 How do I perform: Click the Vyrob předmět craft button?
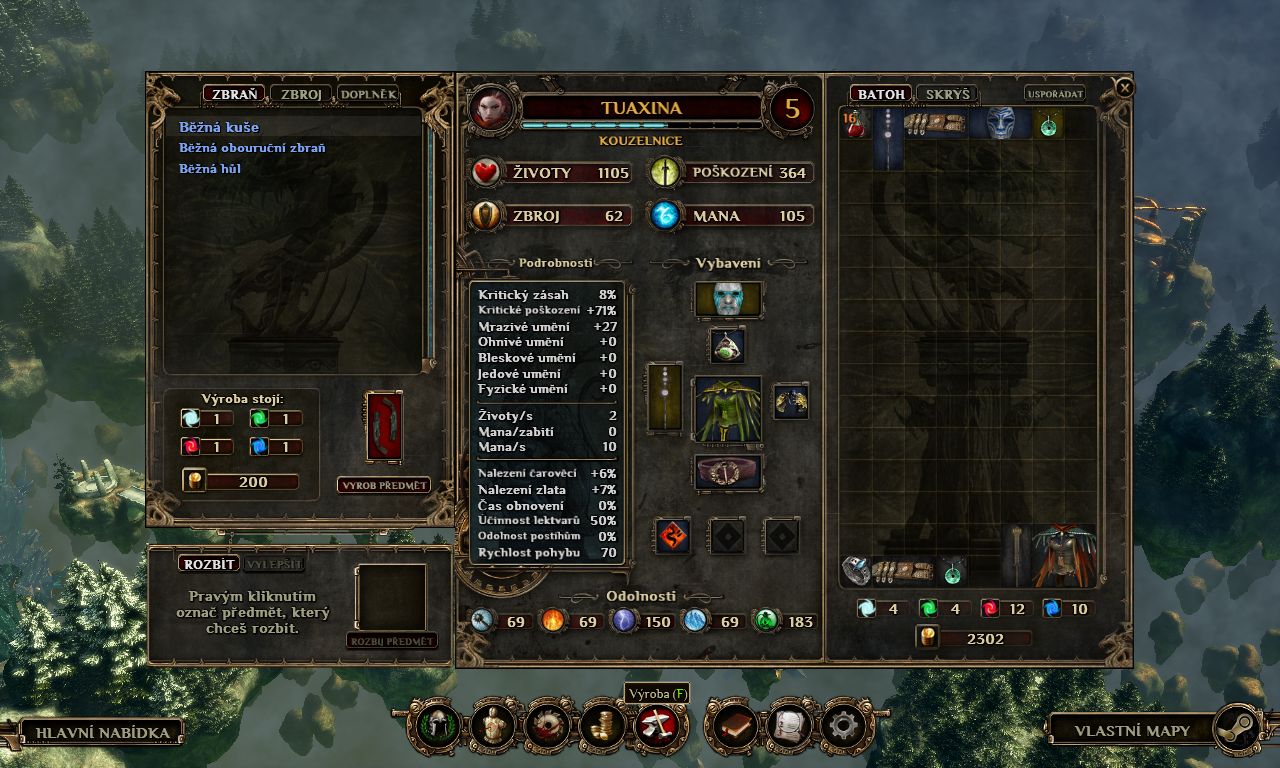coord(384,486)
